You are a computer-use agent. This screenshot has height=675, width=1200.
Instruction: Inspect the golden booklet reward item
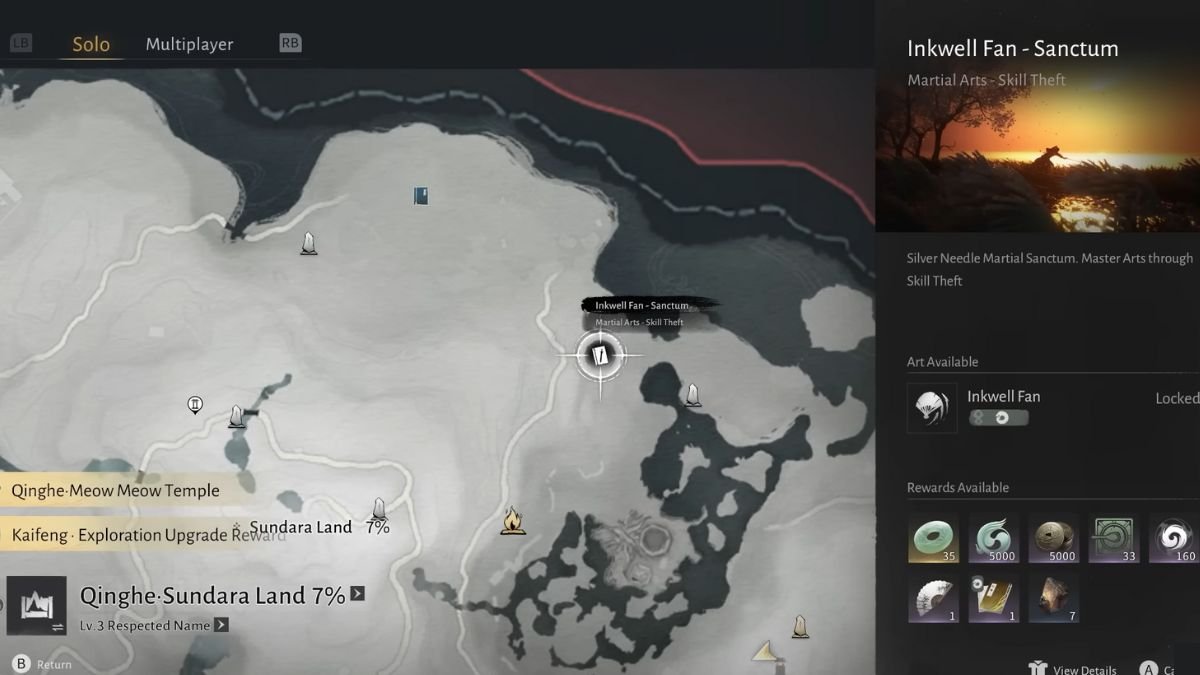pyautogui.click(x=993, y=598)
